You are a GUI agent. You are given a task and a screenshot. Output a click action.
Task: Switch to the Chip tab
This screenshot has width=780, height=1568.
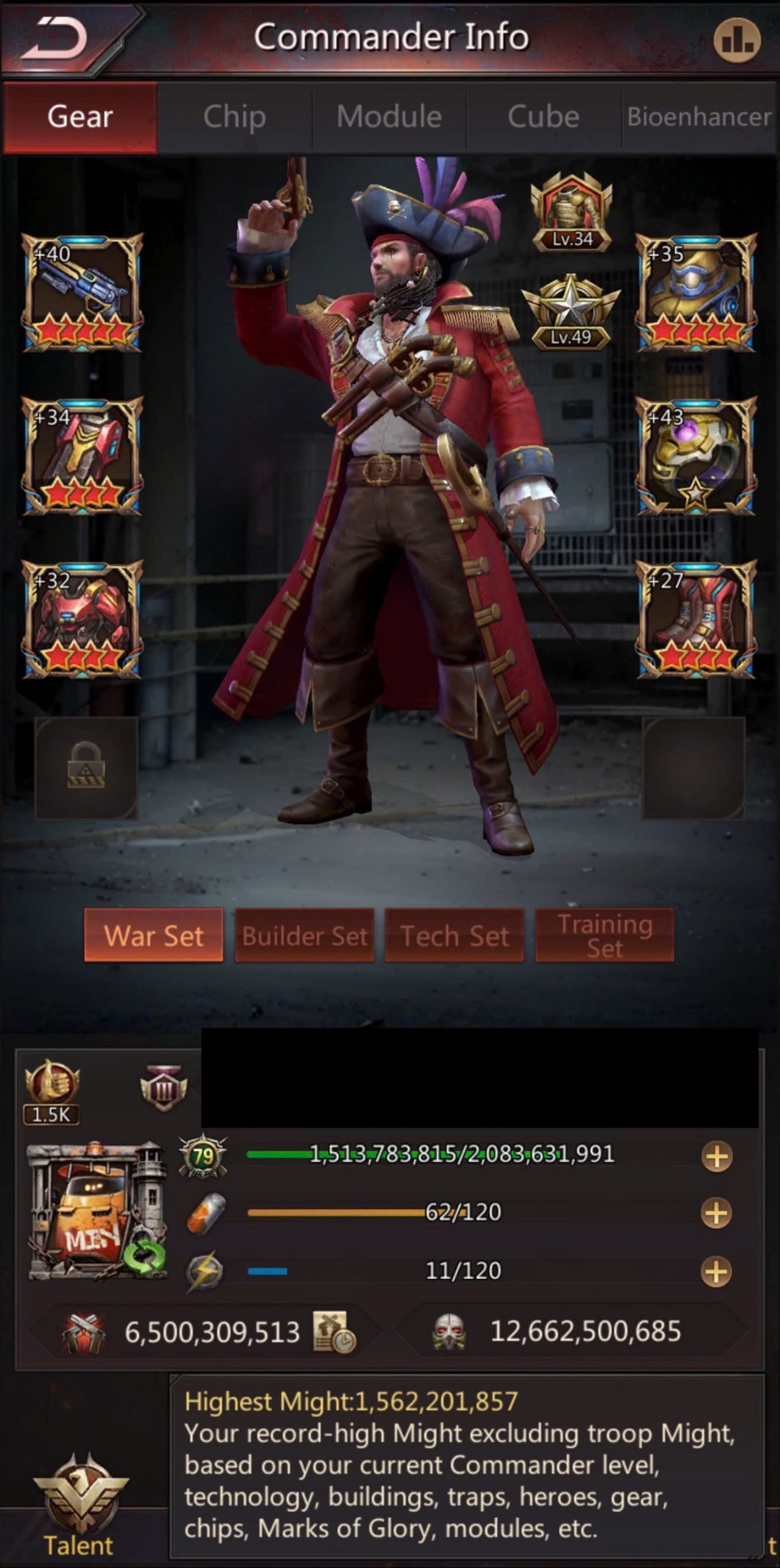click(x=234, y=116)
